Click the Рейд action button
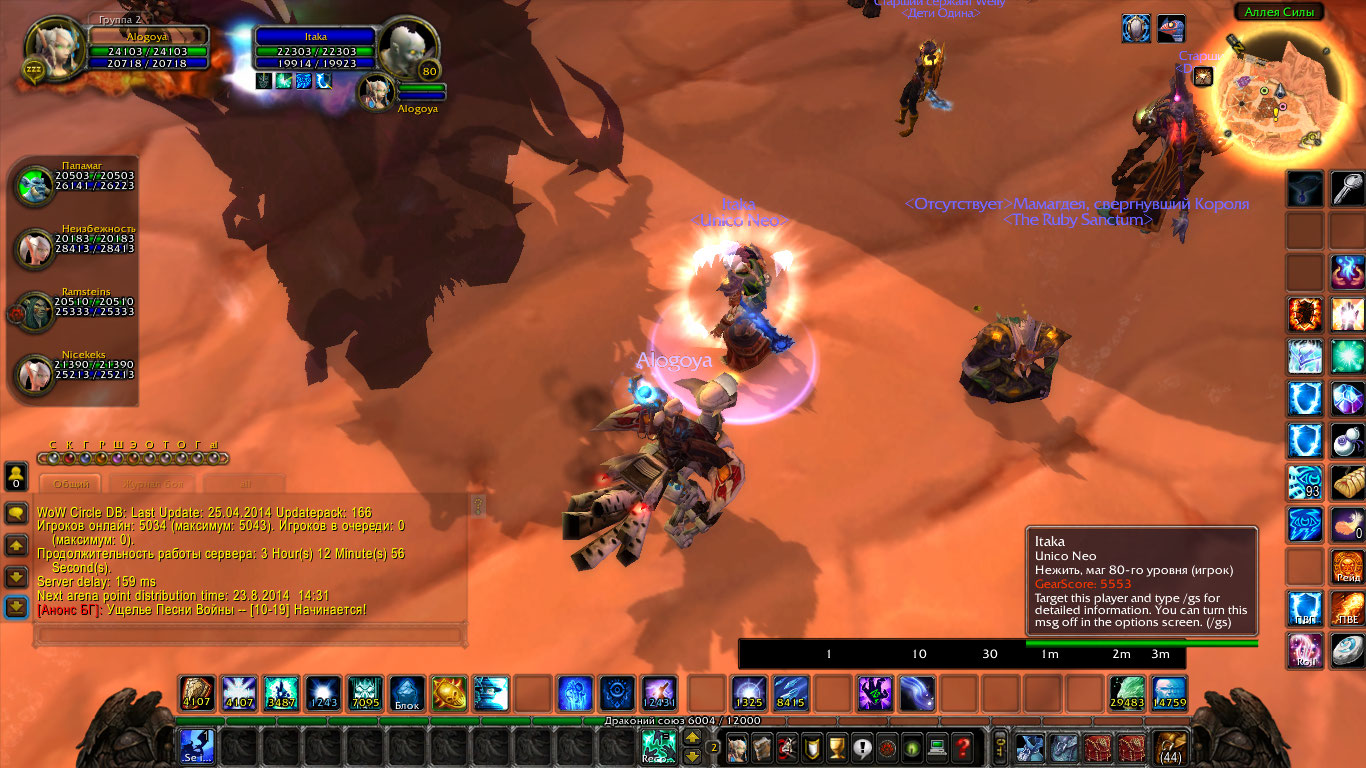Image resolution: width=1366 pixels, height=768 pixels. (x=1347, y=567)
